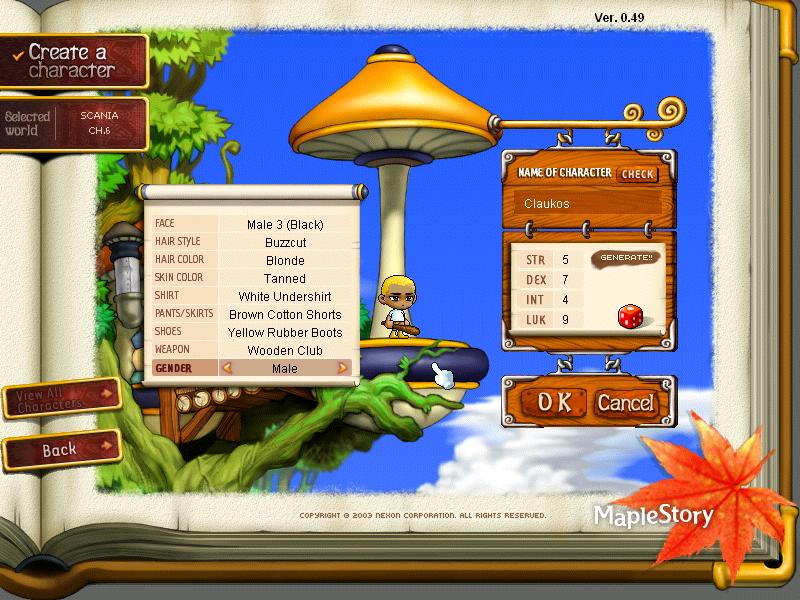
Task: Click the Create a character tab
Action: click(72, 60)
